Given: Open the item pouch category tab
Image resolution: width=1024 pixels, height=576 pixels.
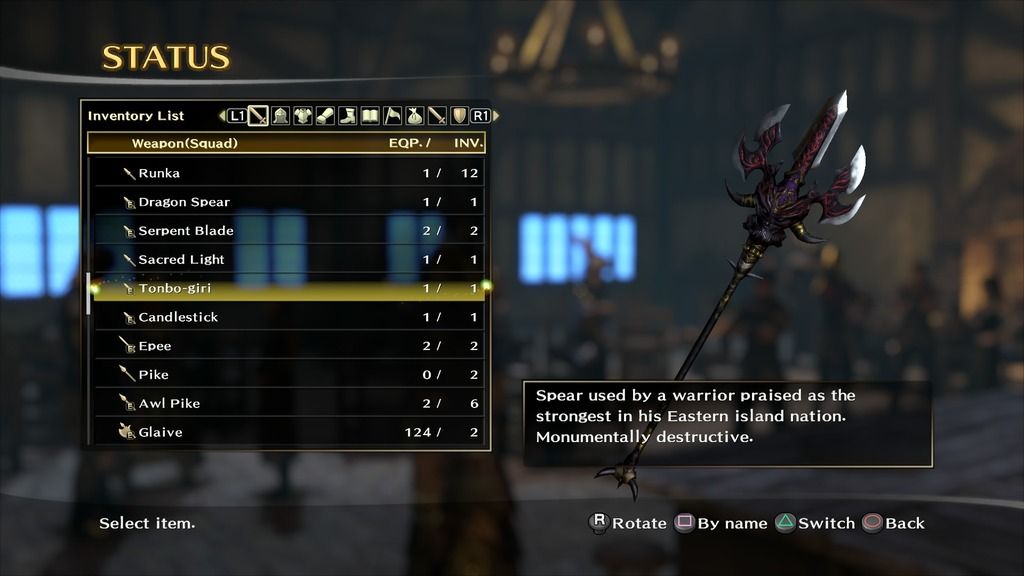Looking at the screenshot, I should (x=414, y=116).
